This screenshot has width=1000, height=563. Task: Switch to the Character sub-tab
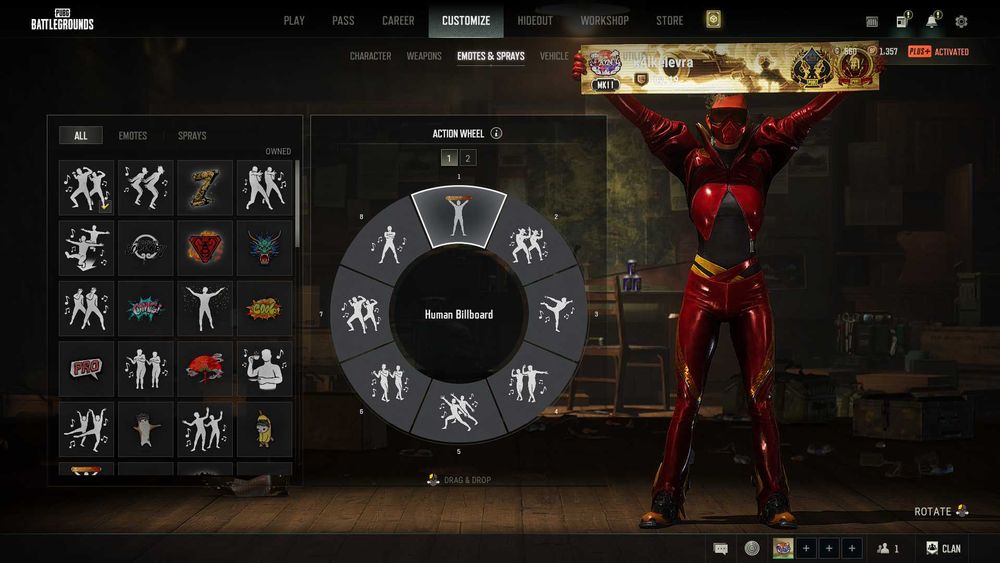tap(370, 56)
